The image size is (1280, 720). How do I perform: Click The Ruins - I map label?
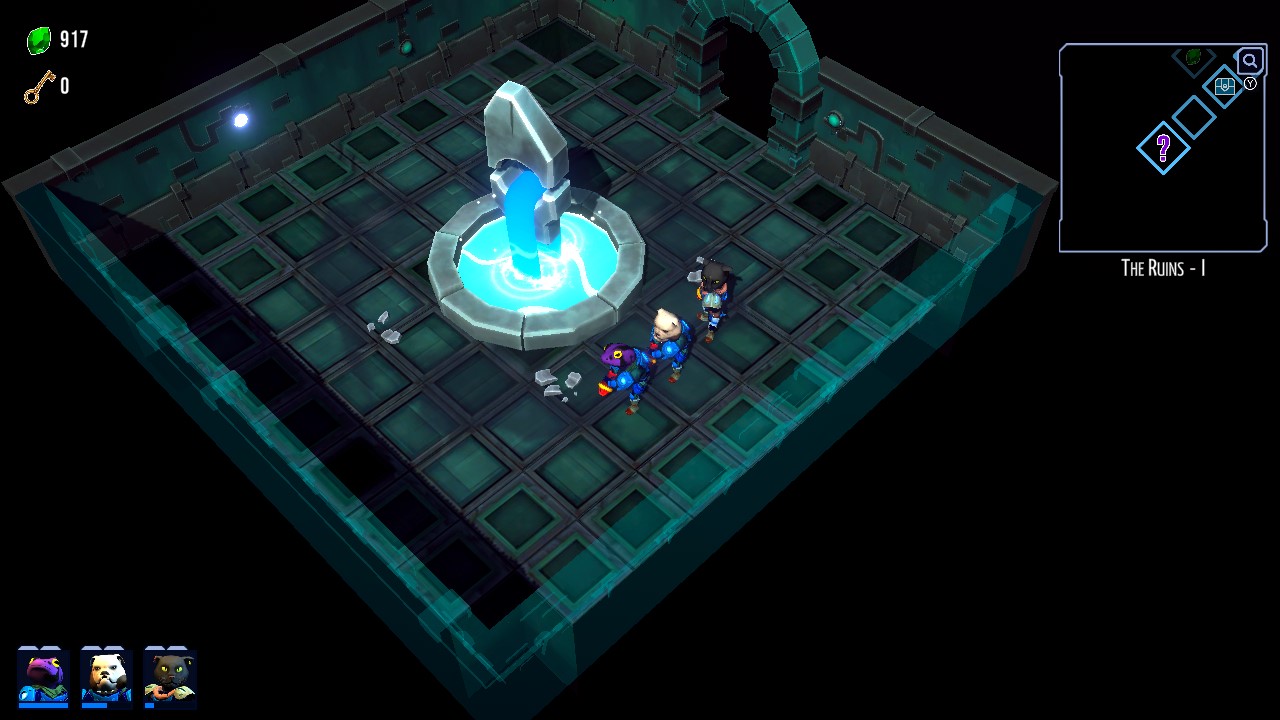point(1162,268)
